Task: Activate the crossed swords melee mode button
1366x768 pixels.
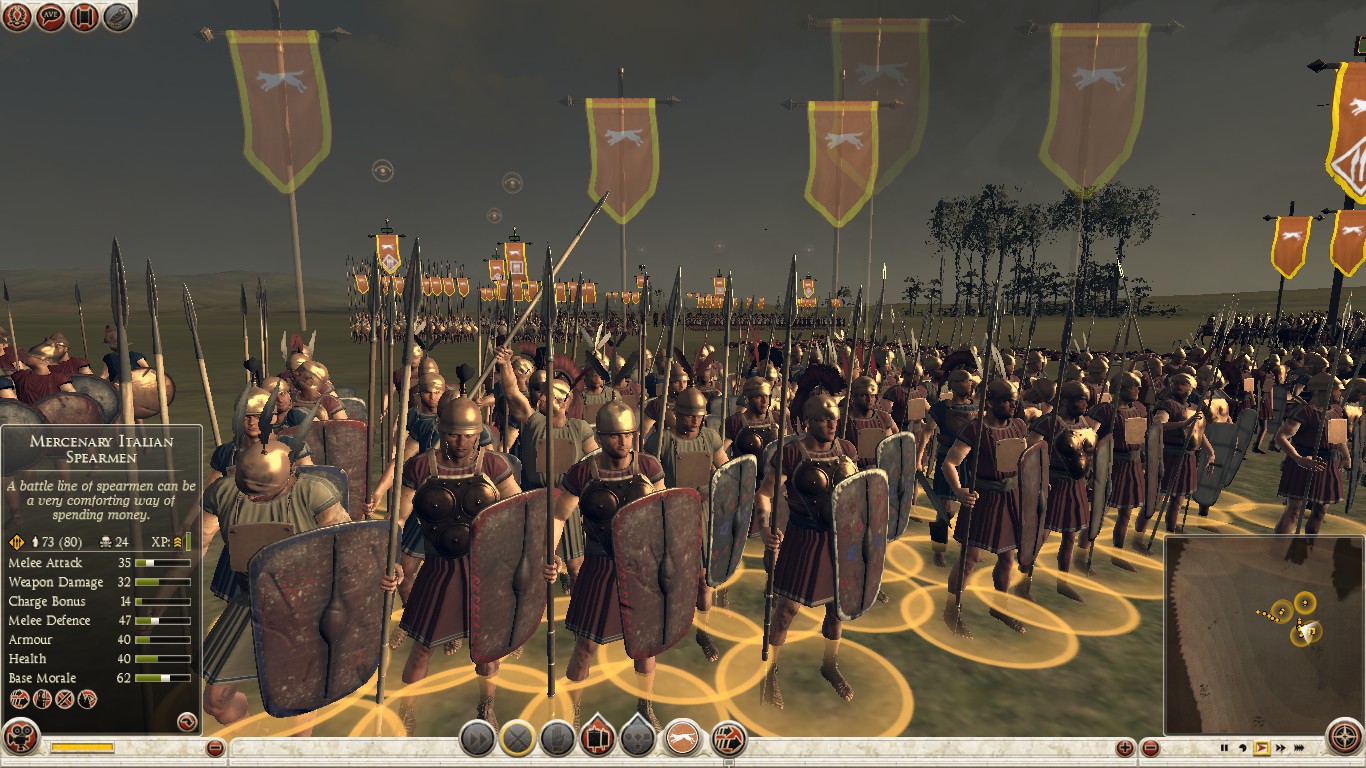Action: 517,739
